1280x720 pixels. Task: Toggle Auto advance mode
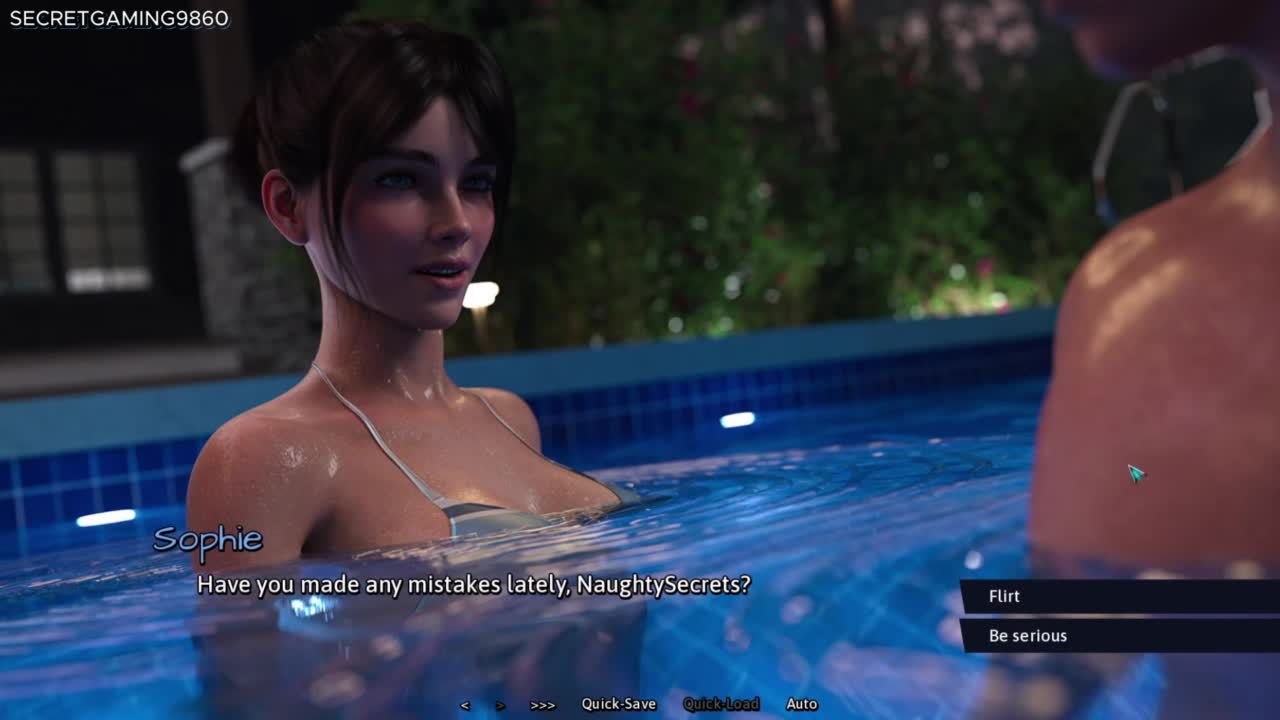(x=802, y=704)
